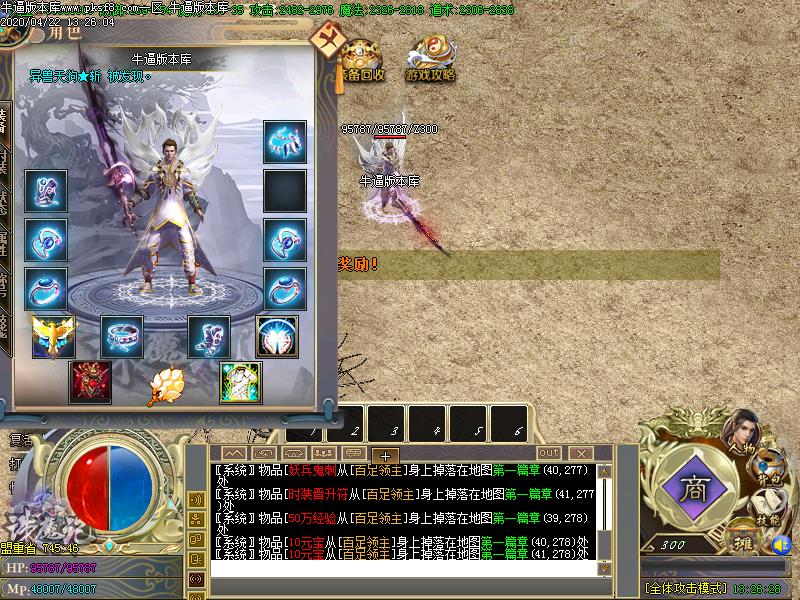Screen dimensions: 800x600
Task: Select the glowing hands skill equipment slot
Action: 277,337
